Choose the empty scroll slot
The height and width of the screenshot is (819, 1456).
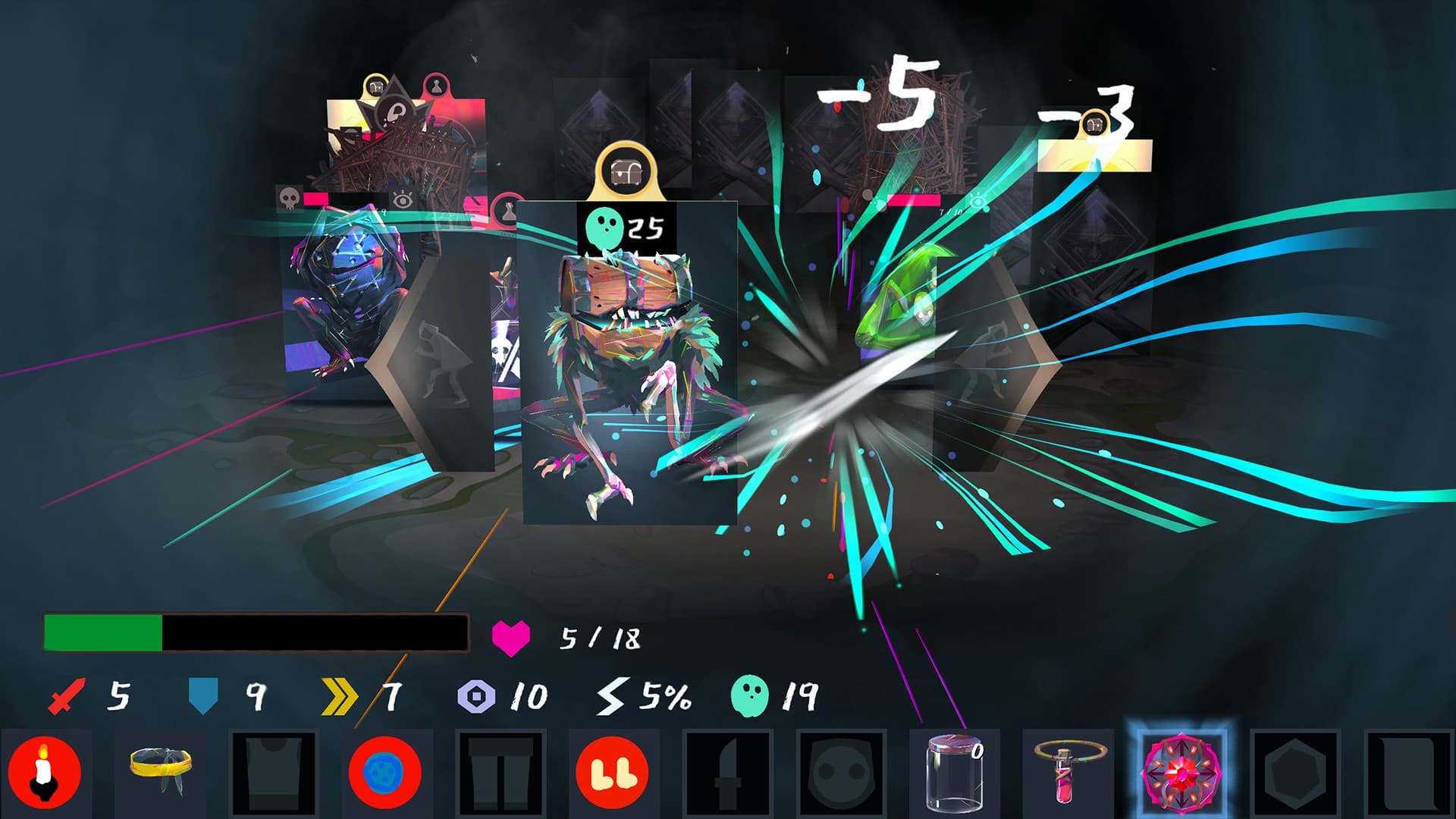point(1409,772)
